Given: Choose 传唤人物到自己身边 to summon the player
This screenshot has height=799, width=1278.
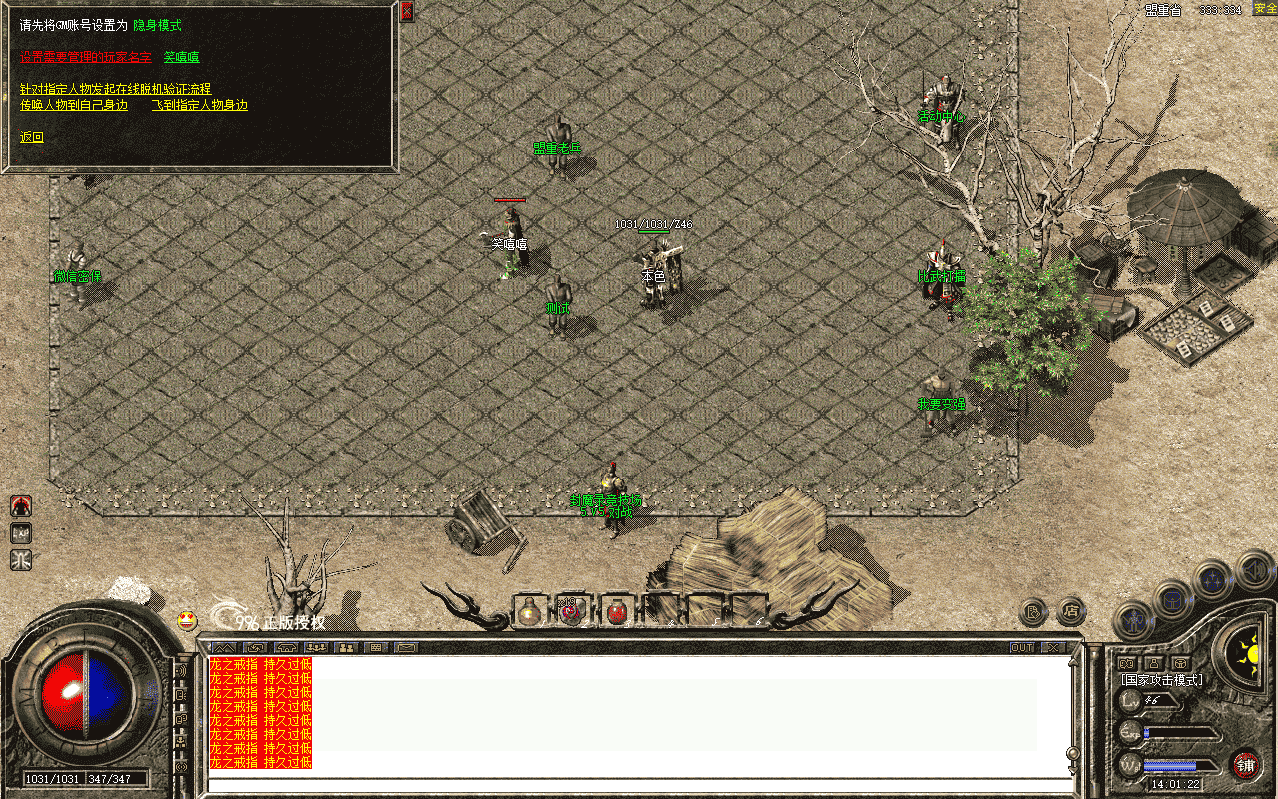Looking at the screenshot, I should (x=74, y=105).
